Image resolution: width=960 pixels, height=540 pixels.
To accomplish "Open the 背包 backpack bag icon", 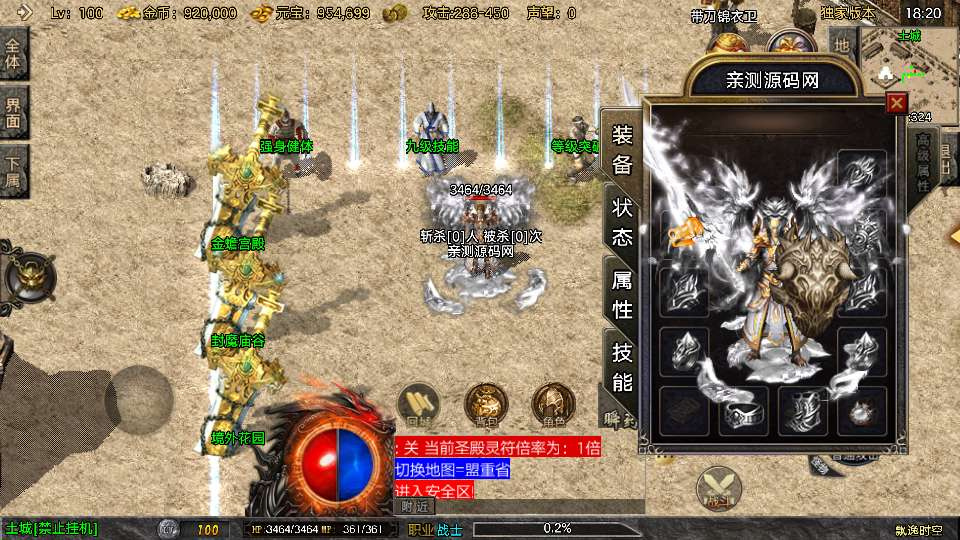I will (x=484, y=404).
